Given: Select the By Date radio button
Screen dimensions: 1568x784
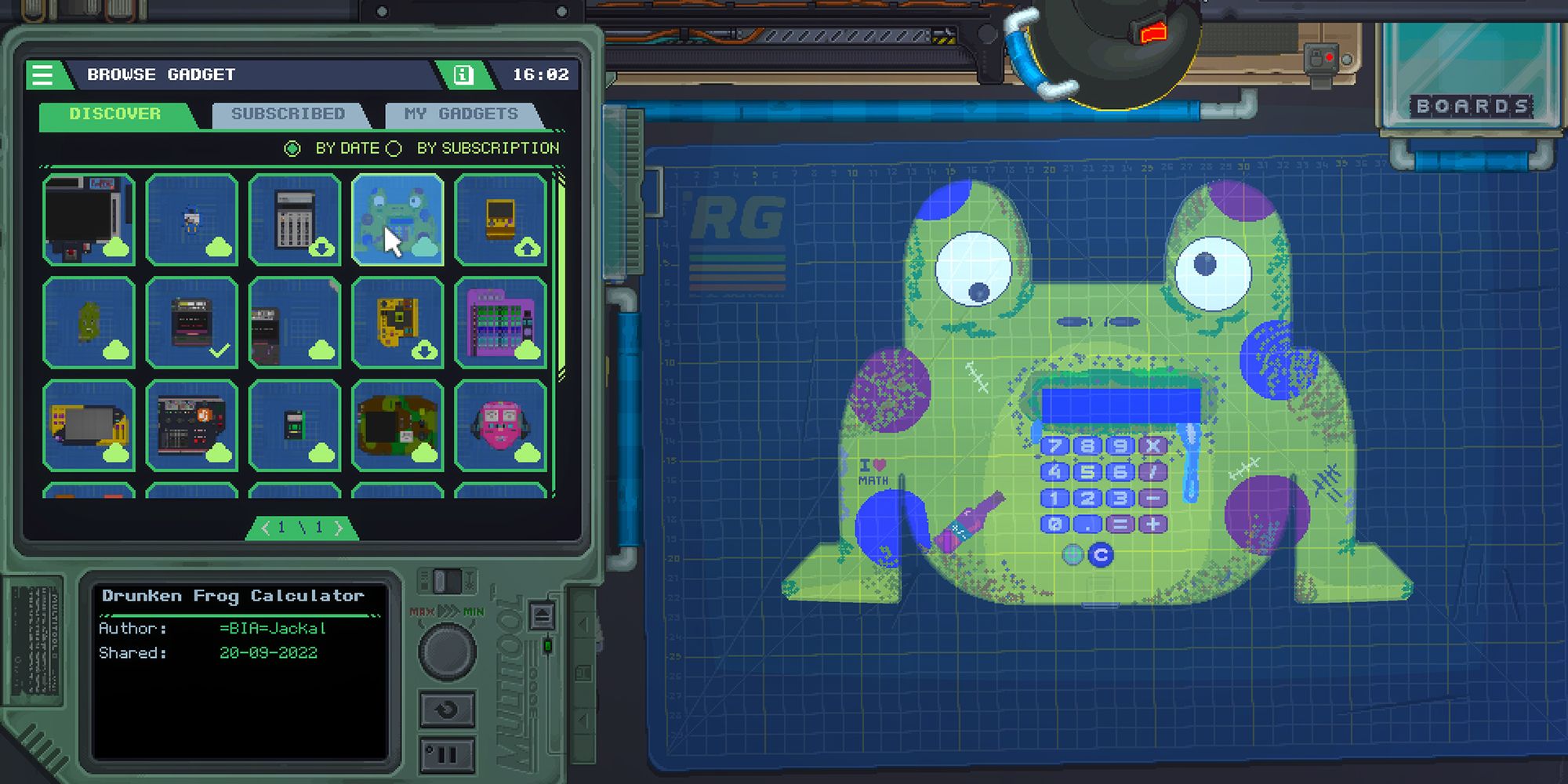Looking at the screenshot, I should pos(293,147).
